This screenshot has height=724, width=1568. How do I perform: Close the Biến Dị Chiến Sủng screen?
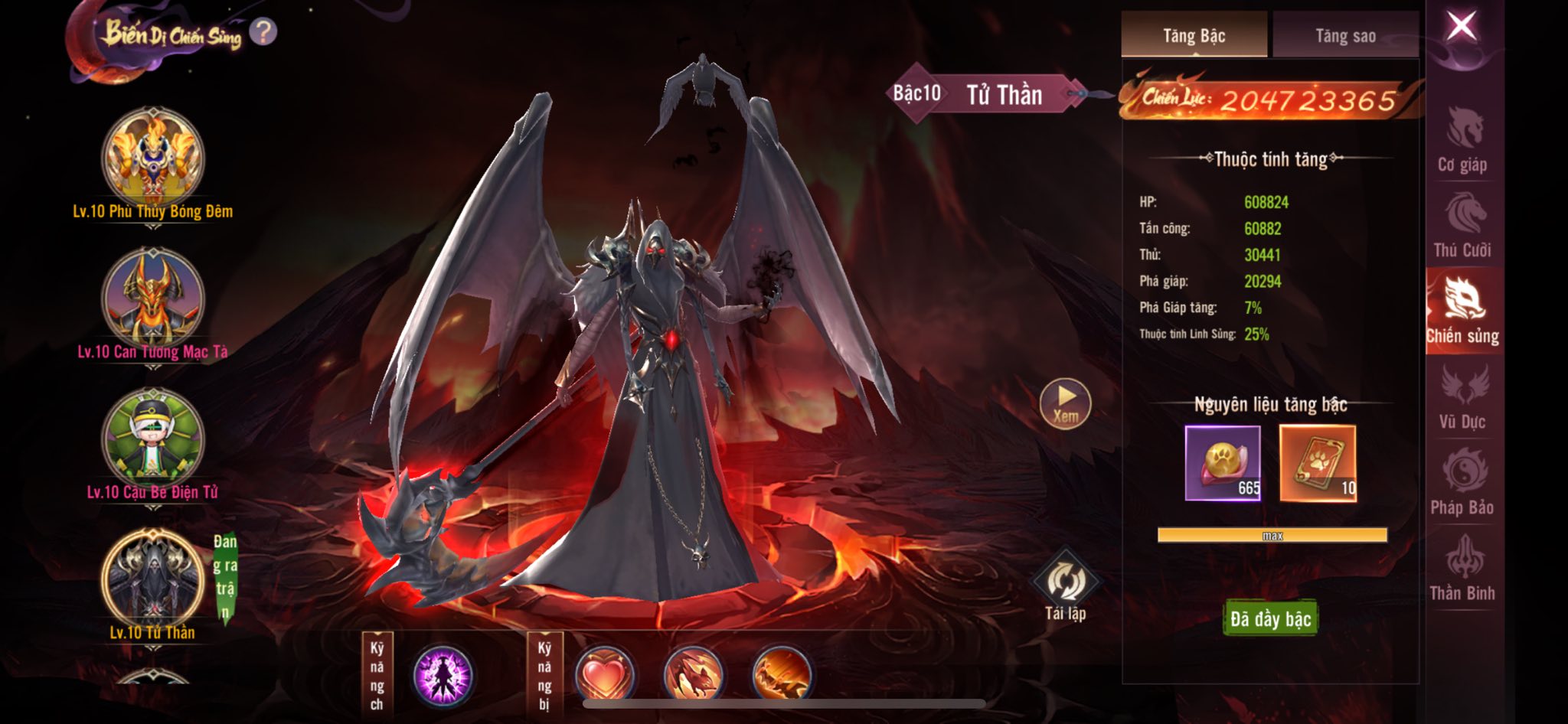pos(1461,28)
